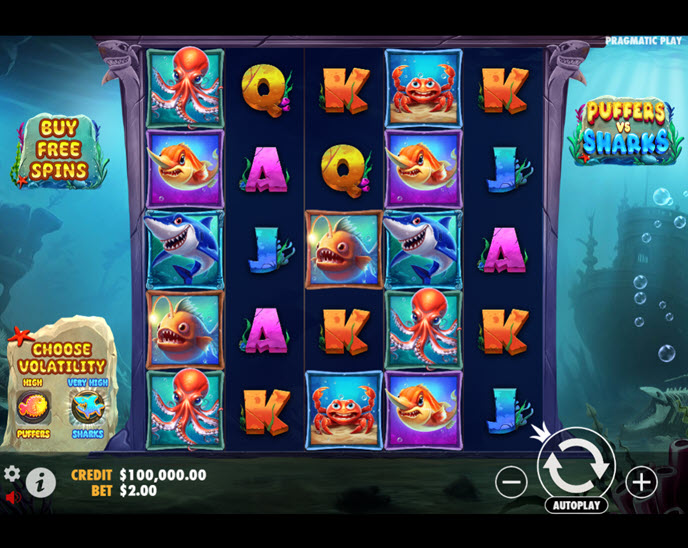Choose the high volatility Puffers option
The image size is (688, 548).
33,408
